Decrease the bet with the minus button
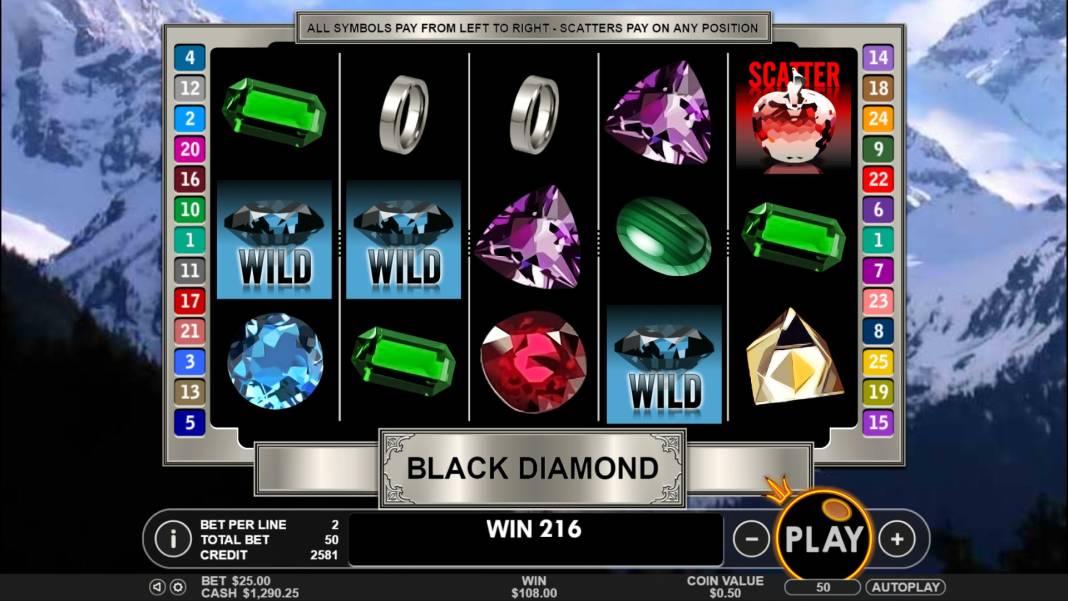Viewport: 1068px width, 601px height. 751,539
